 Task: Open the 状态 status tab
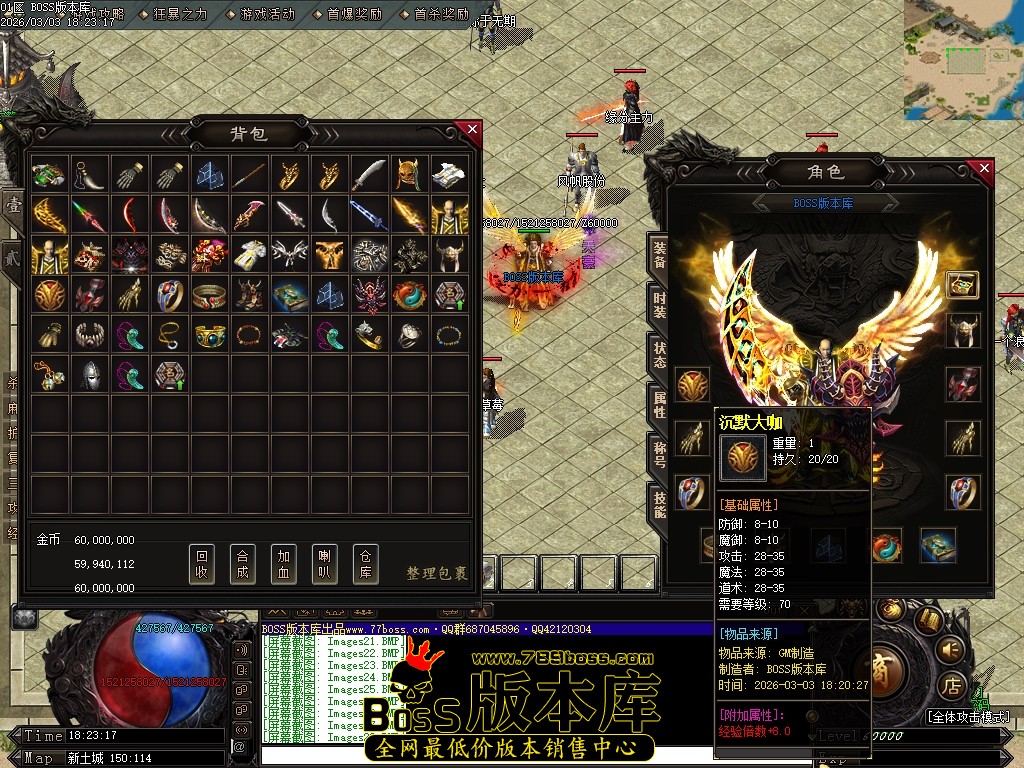pos(660,354)
